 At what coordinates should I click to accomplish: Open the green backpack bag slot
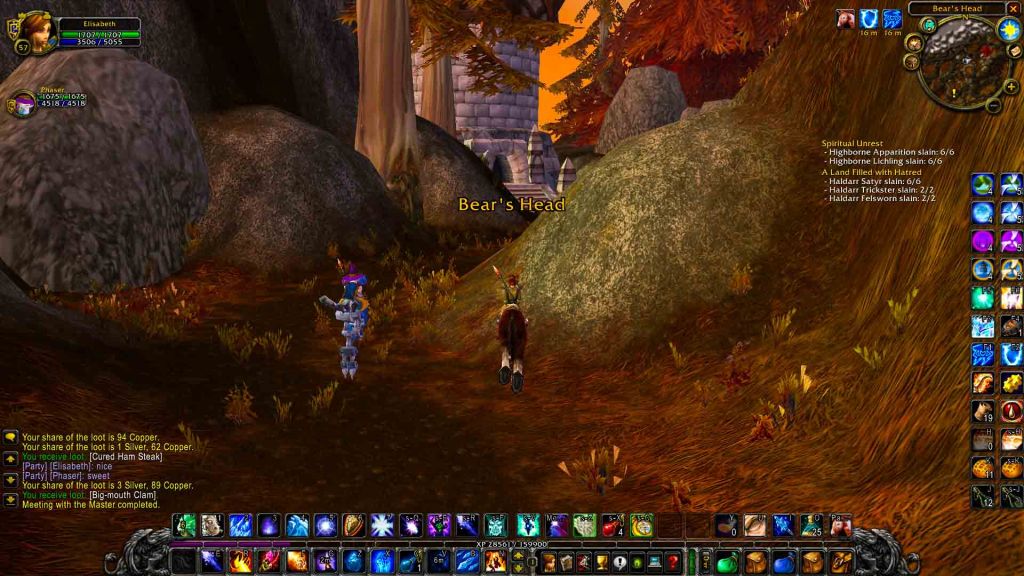(x=726, y=562)
